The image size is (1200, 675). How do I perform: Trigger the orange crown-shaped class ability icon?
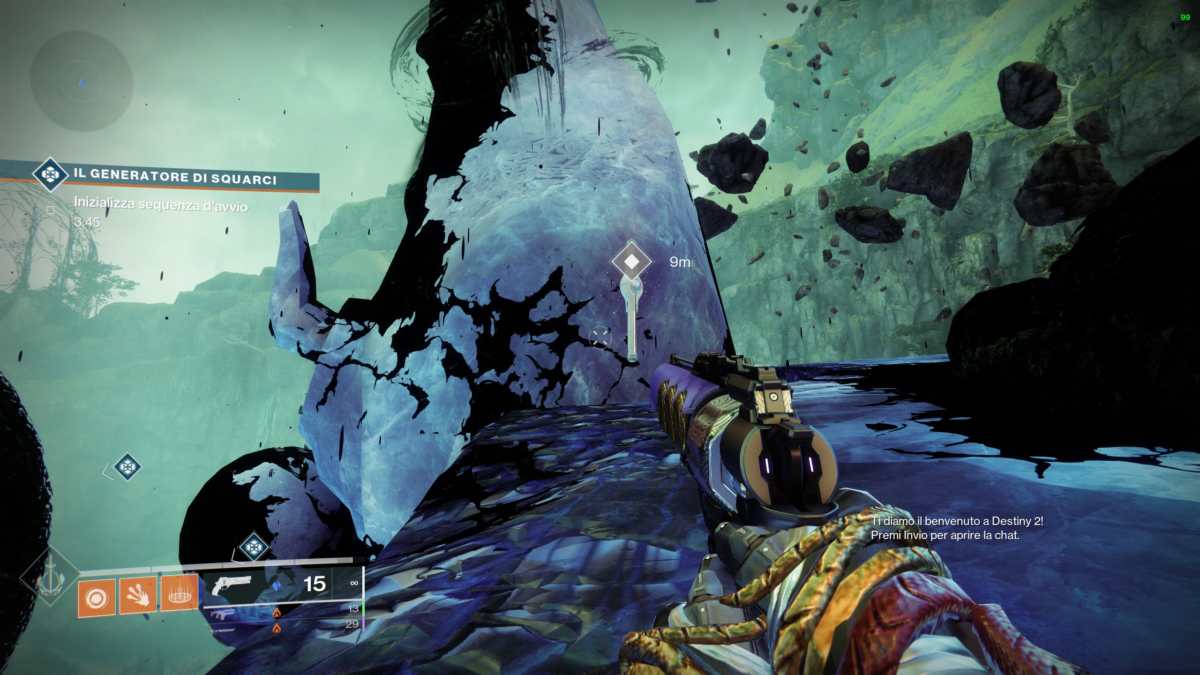coord(179,596)
